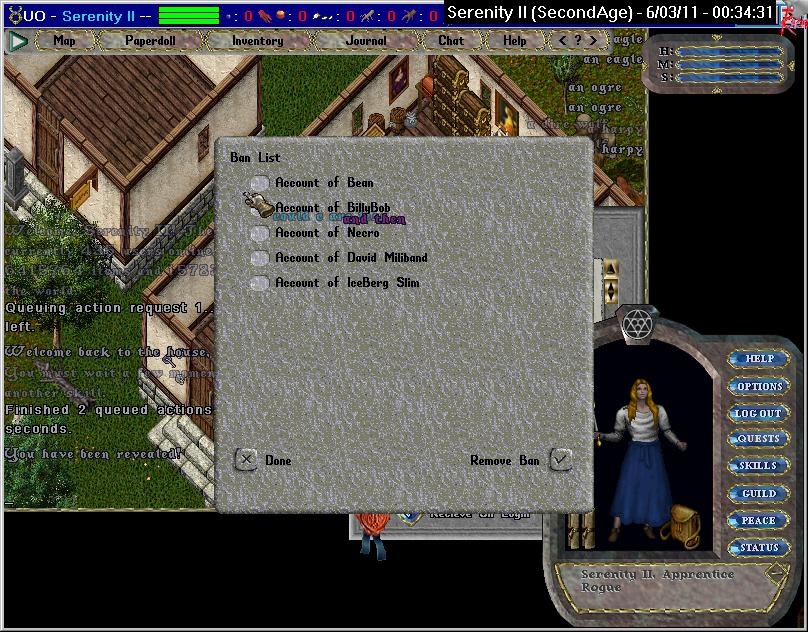Close the ban list with Done
This screenshot has height=632, width=808.
pos(246,460)
